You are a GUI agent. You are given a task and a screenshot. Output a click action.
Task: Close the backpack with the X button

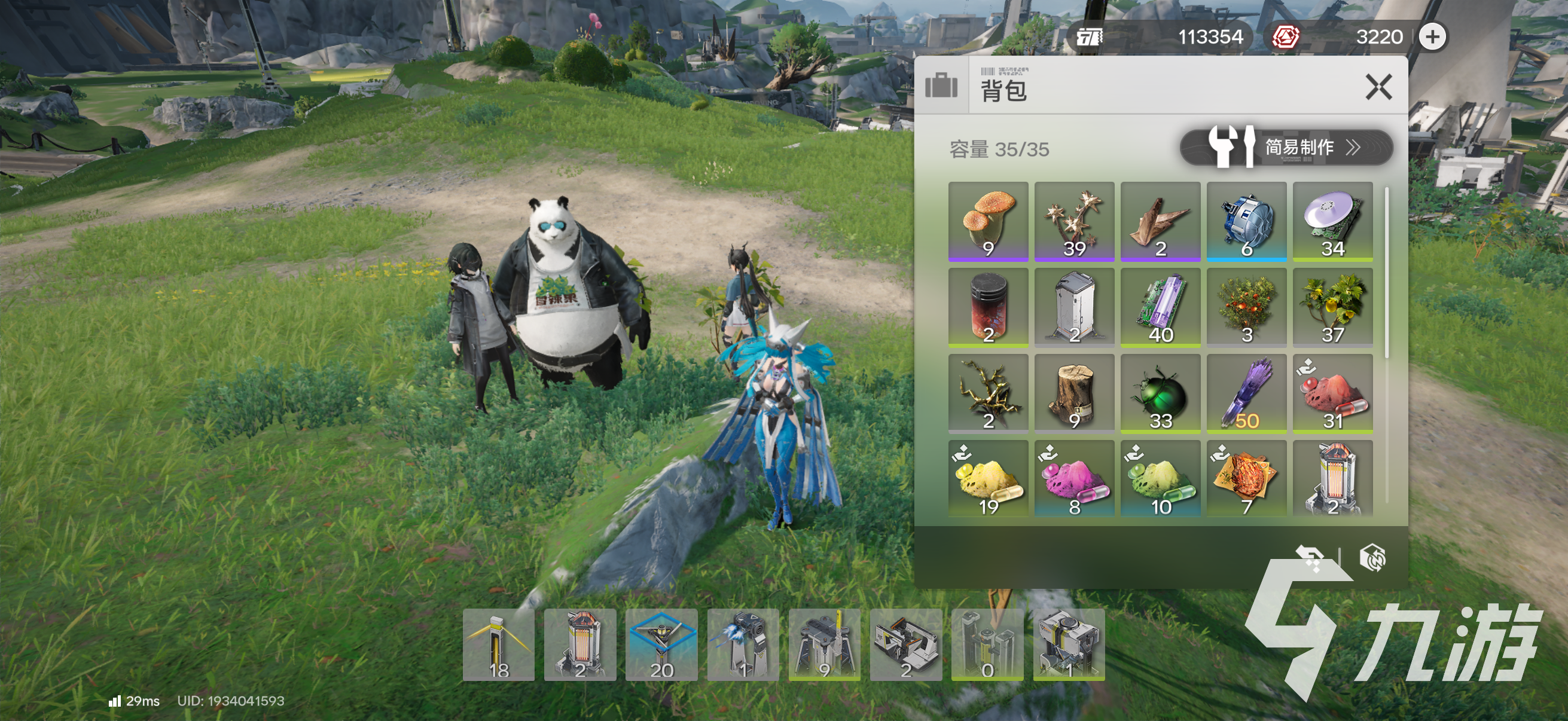(1379, 87)
